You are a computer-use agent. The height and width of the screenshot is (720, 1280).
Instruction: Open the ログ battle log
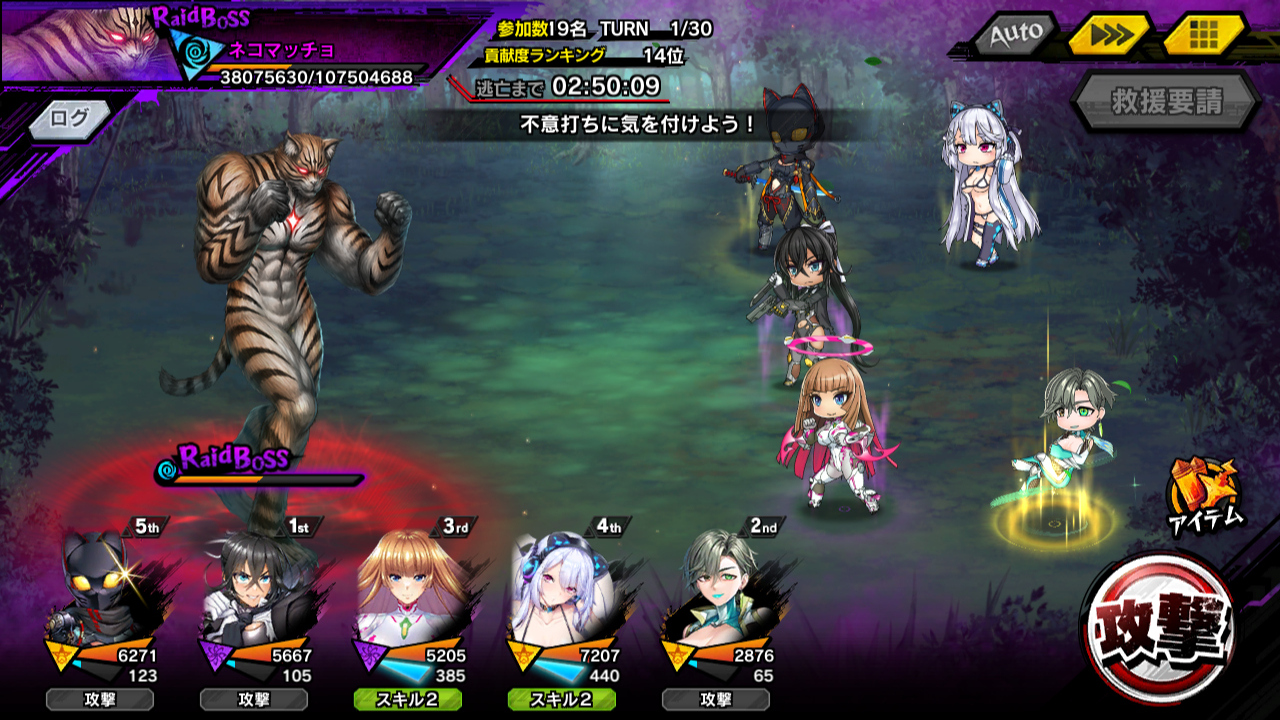click(x=70, y=118)
